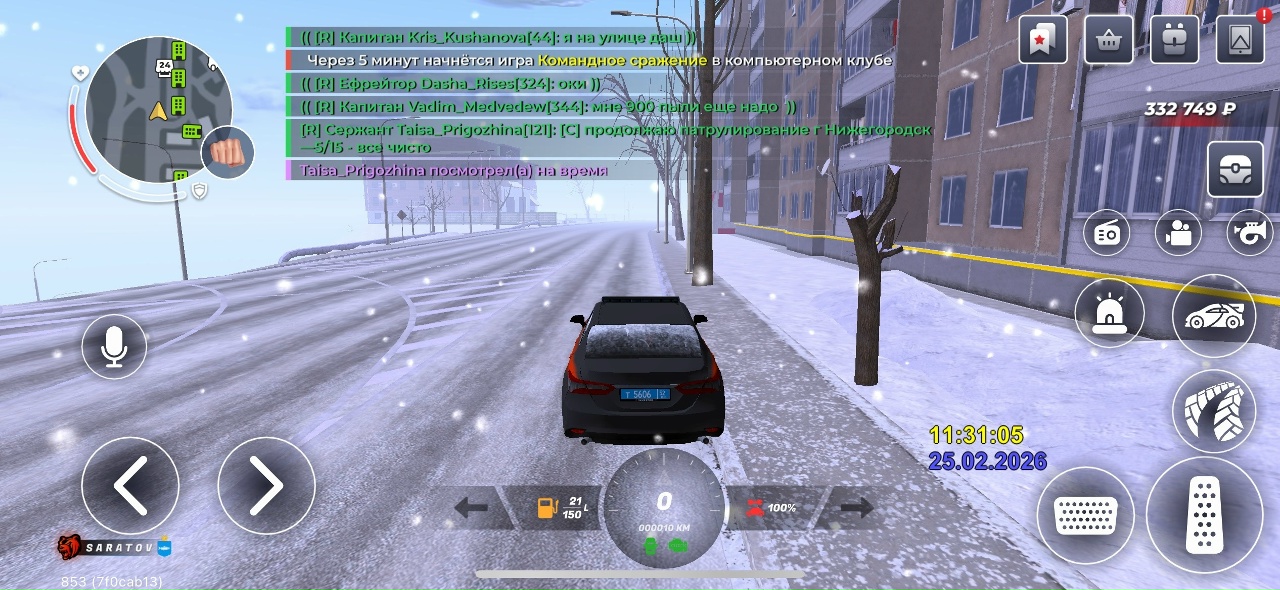The image size is (1280, 590).
Task: Tap the fist icon beside the minimap
Action: [x=228, y=153]
